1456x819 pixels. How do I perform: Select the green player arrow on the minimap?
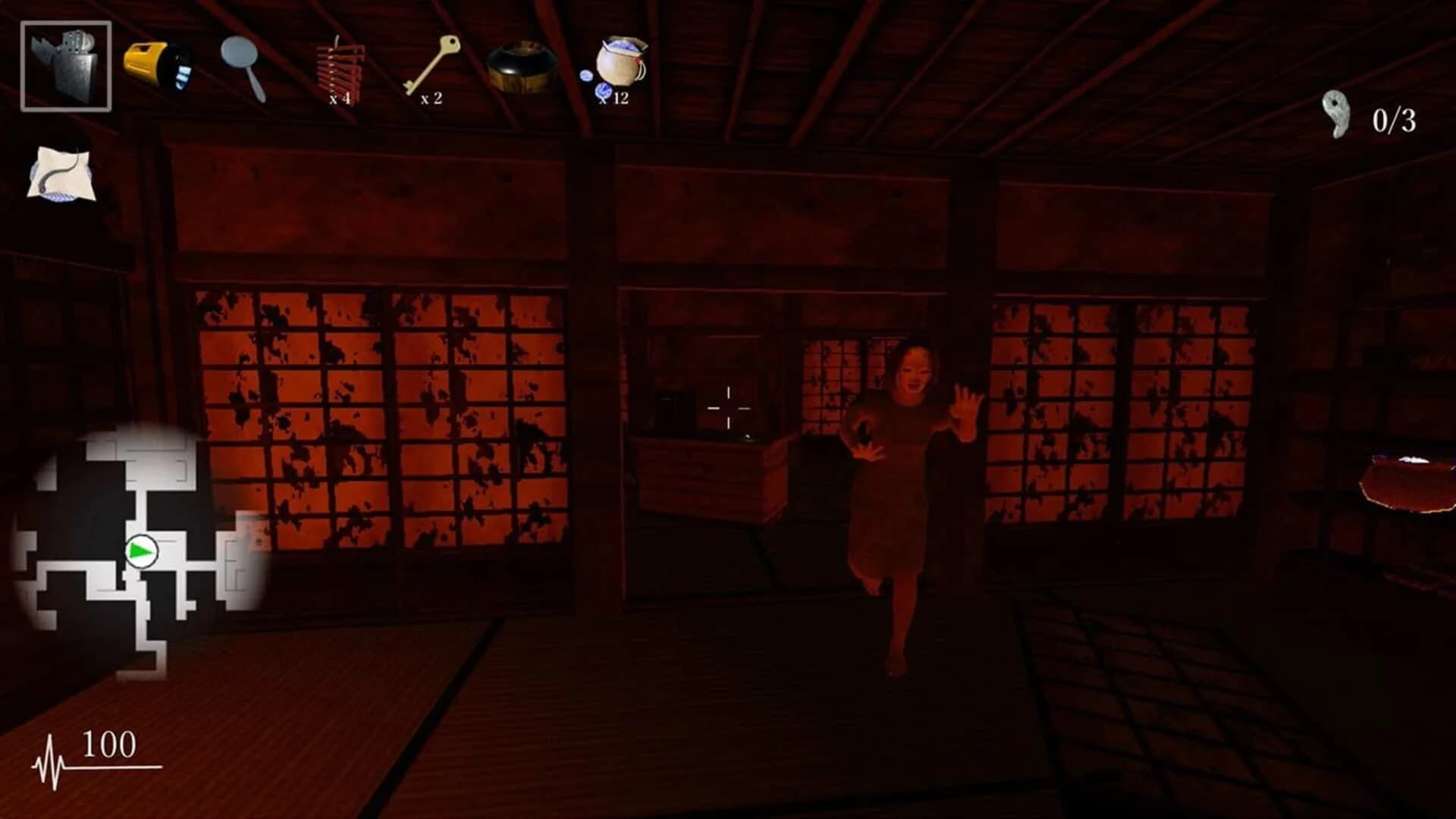click(141, 552)
